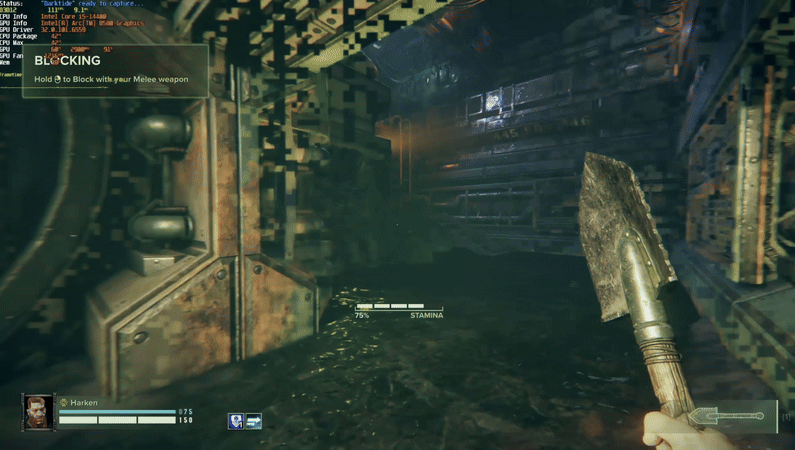Click the blue-and-white buff icon beside the arrow
795x450 pixels.
(x=236, y=422)
